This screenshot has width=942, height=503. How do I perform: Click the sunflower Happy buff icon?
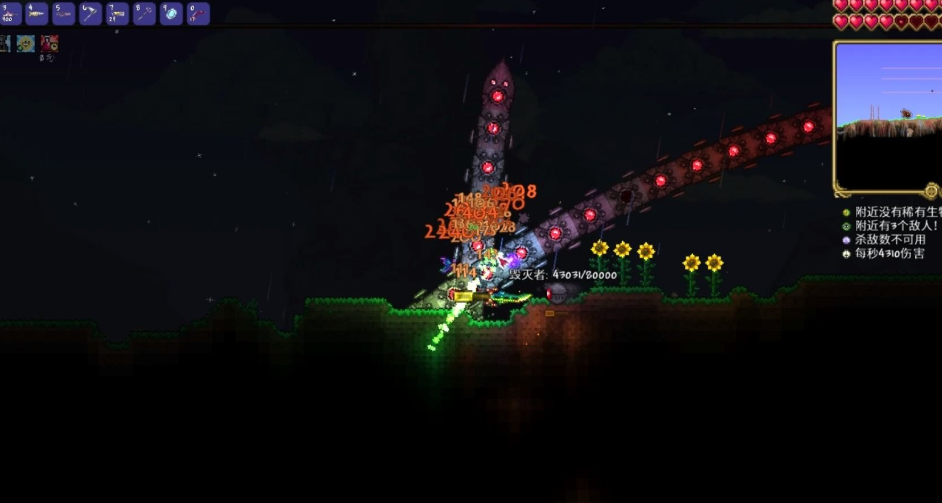tap(26, 43)
